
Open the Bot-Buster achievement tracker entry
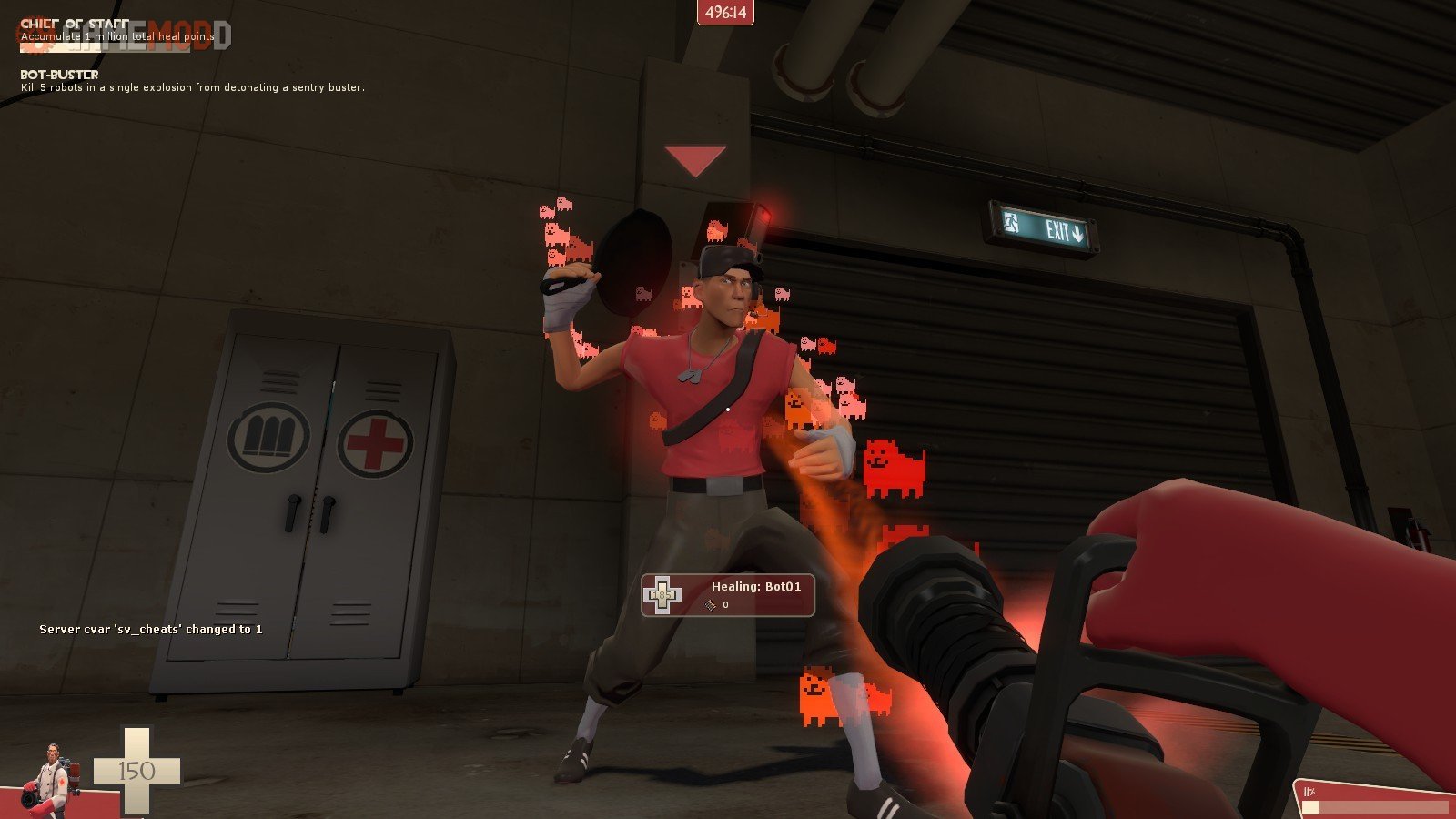point(191,81)
